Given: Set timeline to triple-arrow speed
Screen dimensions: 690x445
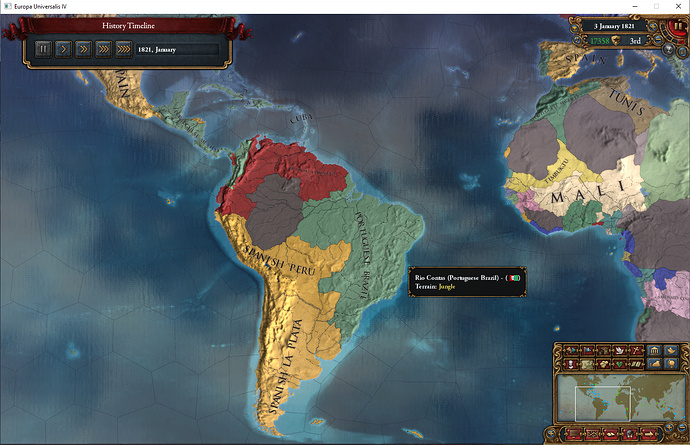Looking at the screenshot, I should [x=103, y=48].
